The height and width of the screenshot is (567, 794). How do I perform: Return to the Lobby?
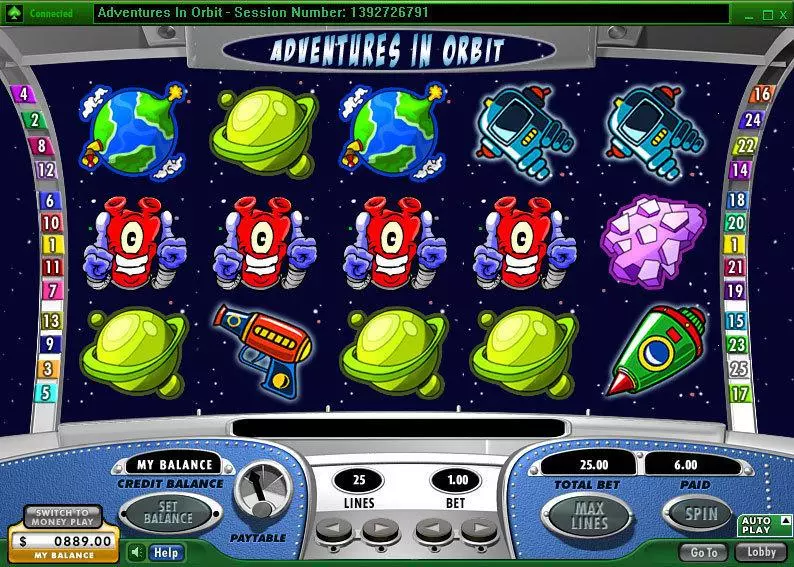tap(761, 552)
